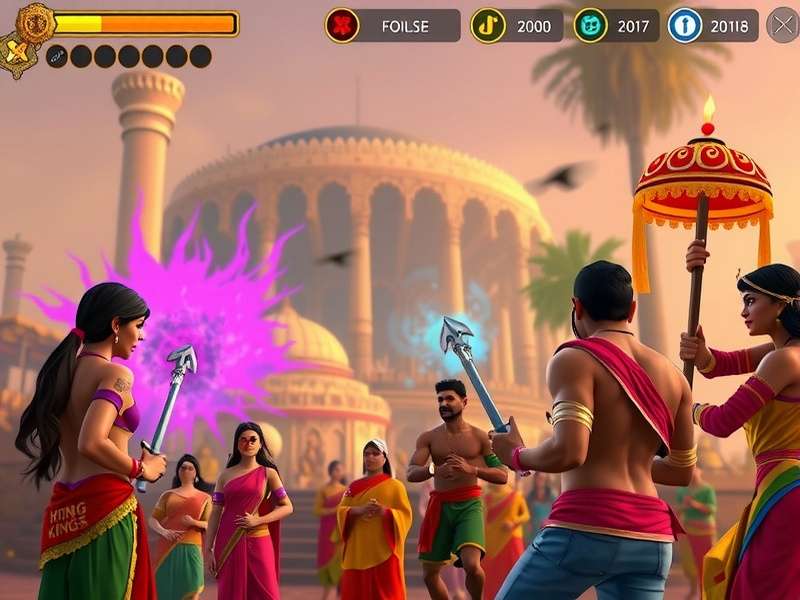Image resolution: width=800 pixels, height=600 pixels.
Task: Close the screen with the X button
Action: pyautogui.click(x=782, y=25)
